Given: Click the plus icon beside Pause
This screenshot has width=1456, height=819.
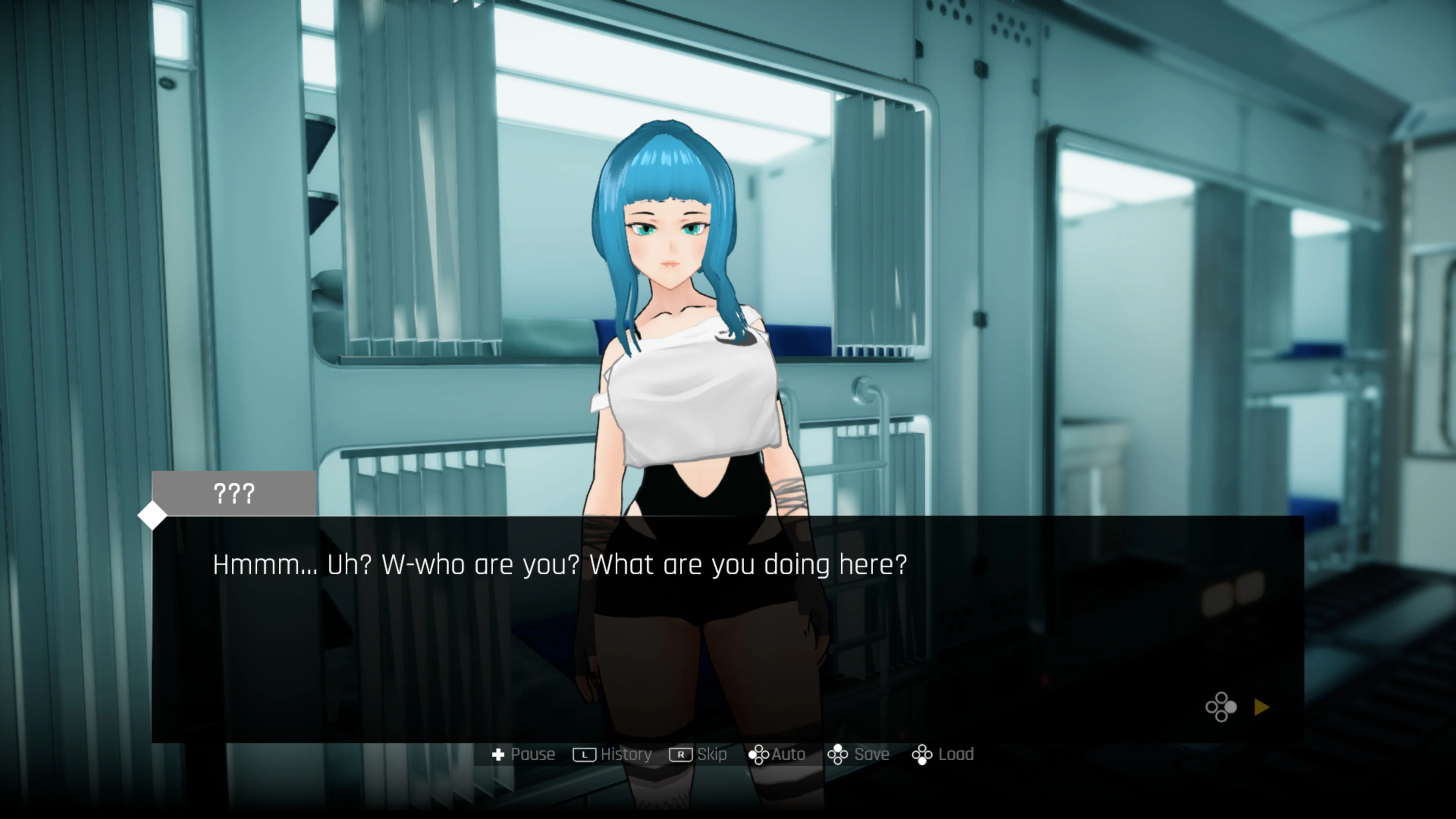Looking at the screenshot, I should [x=500, y=754].
